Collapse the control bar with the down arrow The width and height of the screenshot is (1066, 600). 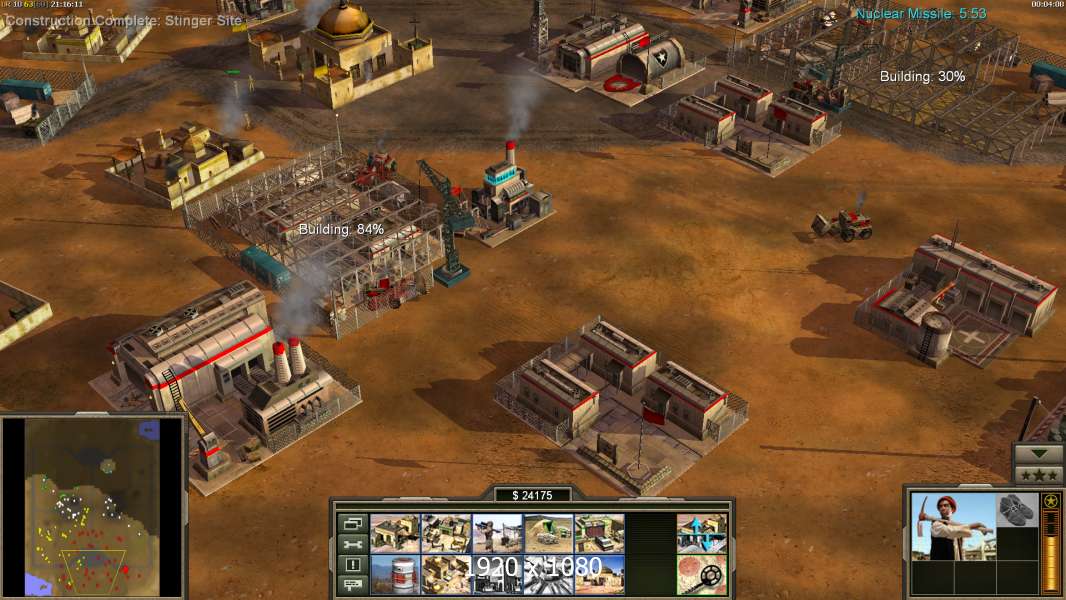click(x=1039, y=453)
